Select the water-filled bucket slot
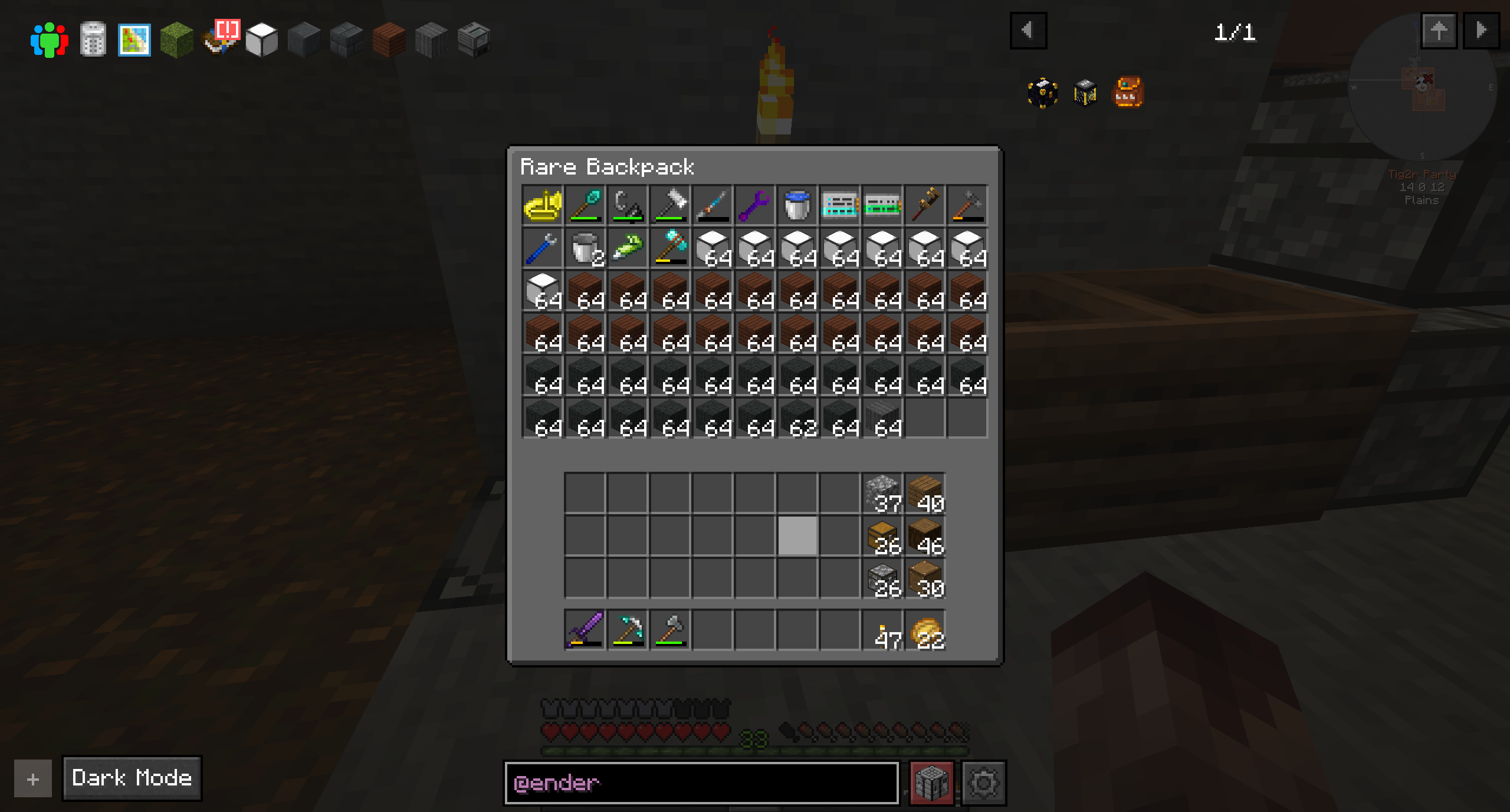Screen dimensions: 1510x812 coord(797,205)
